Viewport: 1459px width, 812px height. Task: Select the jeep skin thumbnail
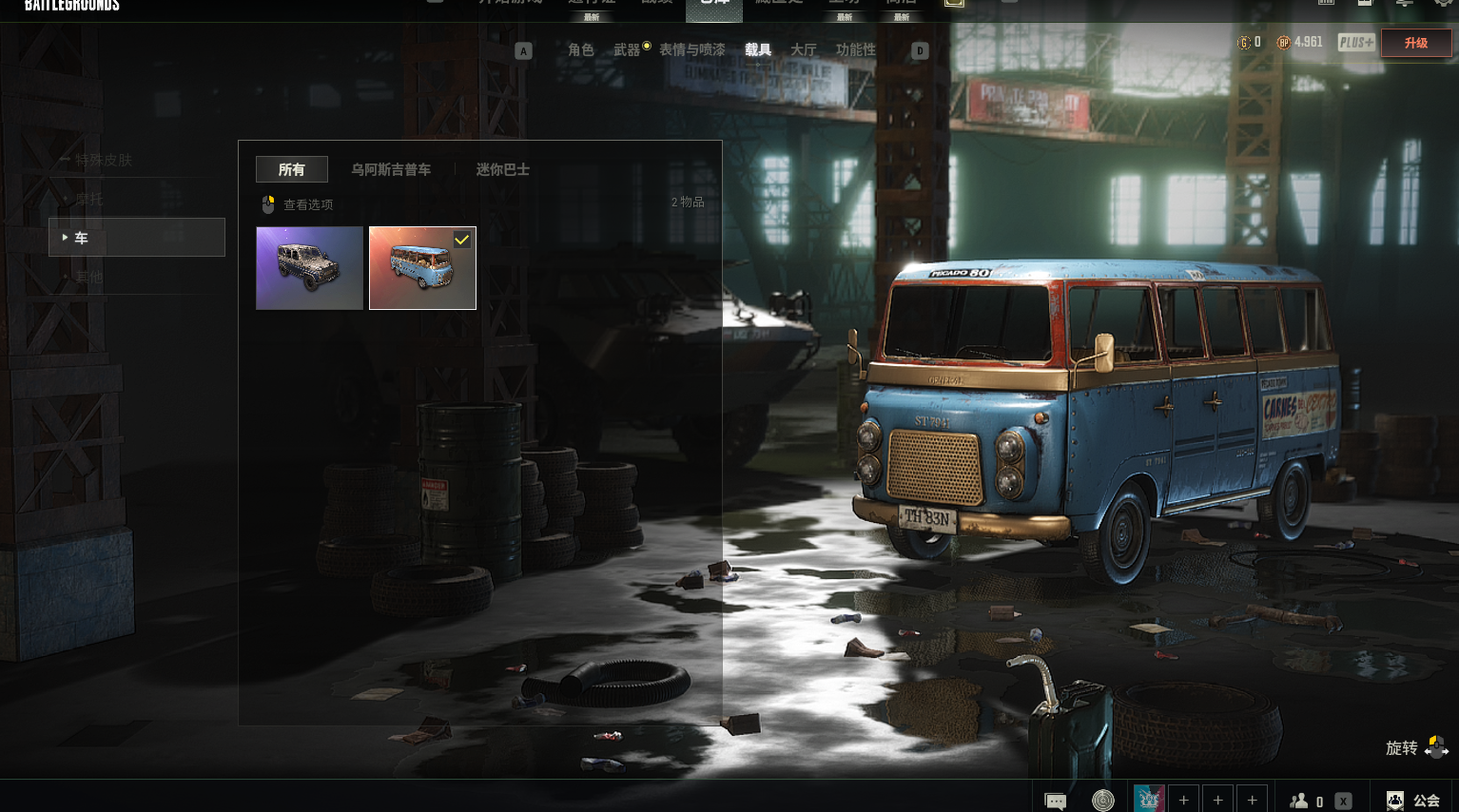(309, 268)
